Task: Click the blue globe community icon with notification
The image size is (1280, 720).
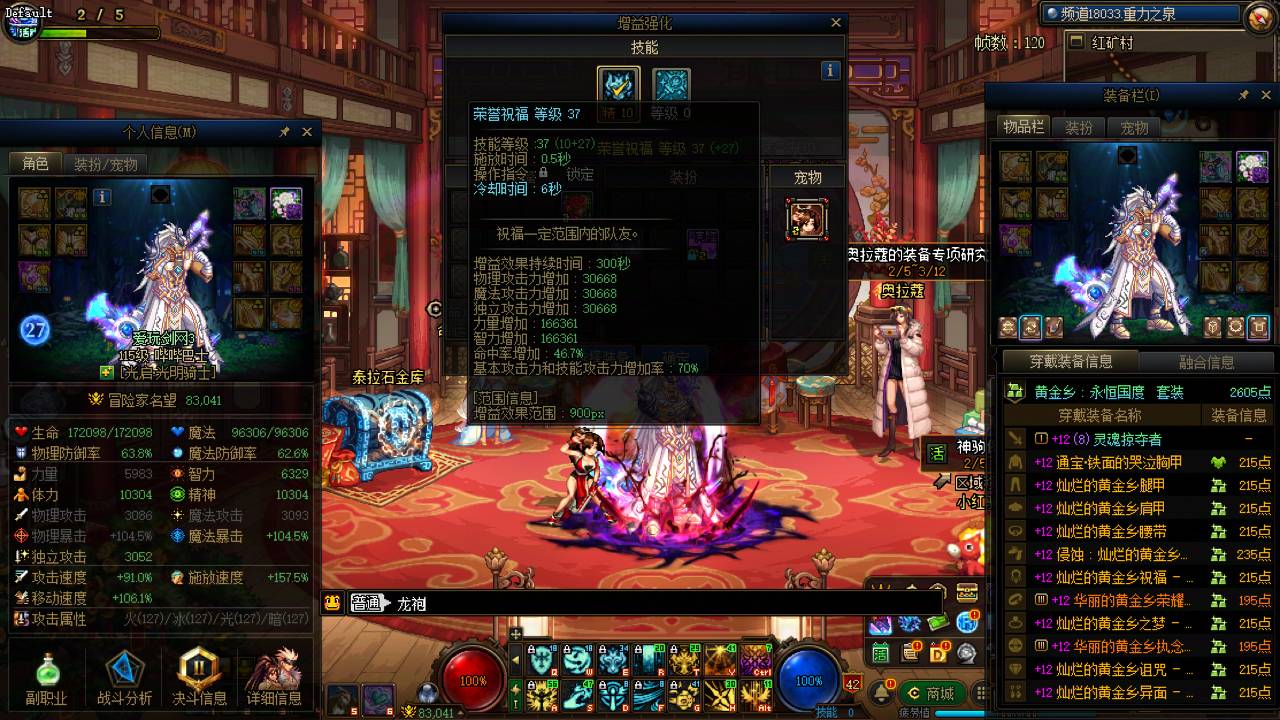Action: 967,623
